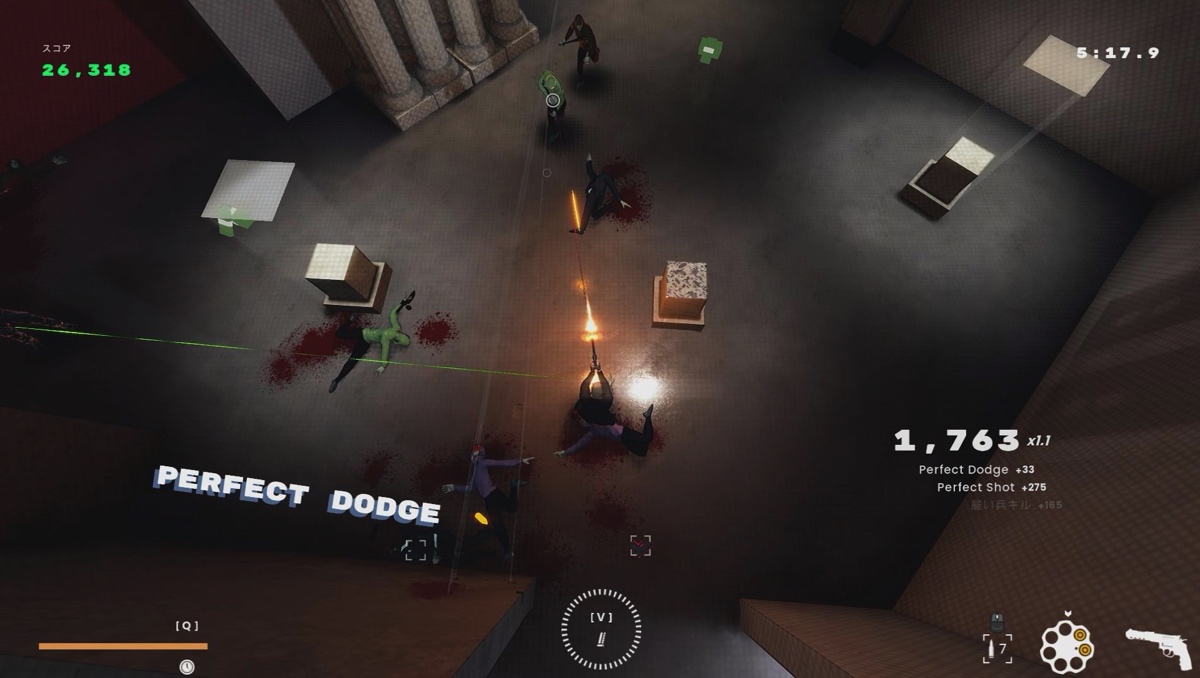Viewport: 1200px width, 678px height.
Task: Click the revolver cylinder chamber indicator
Action: (x=1066, y=645)
